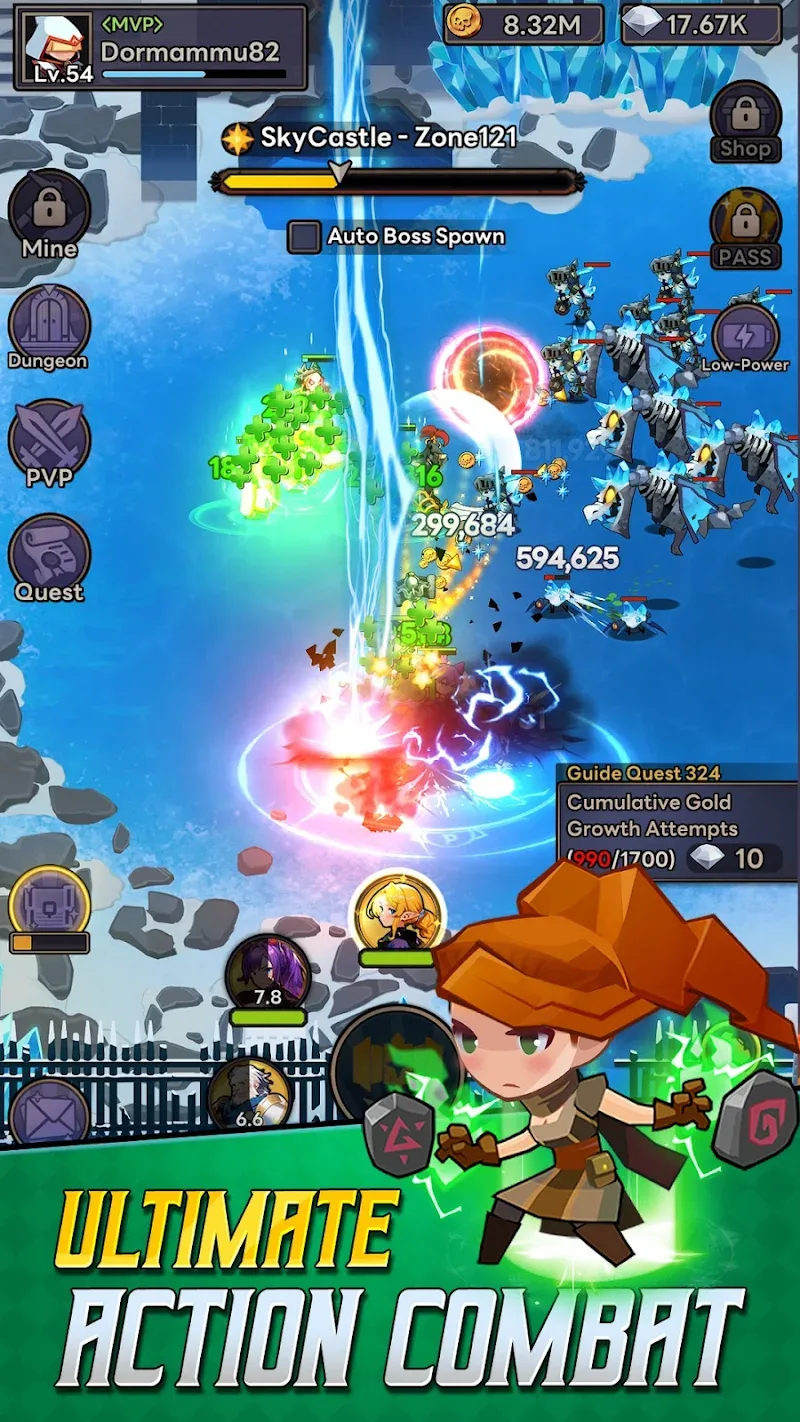
Task: Toggle Low-Power mode
Action: point(745,337)
